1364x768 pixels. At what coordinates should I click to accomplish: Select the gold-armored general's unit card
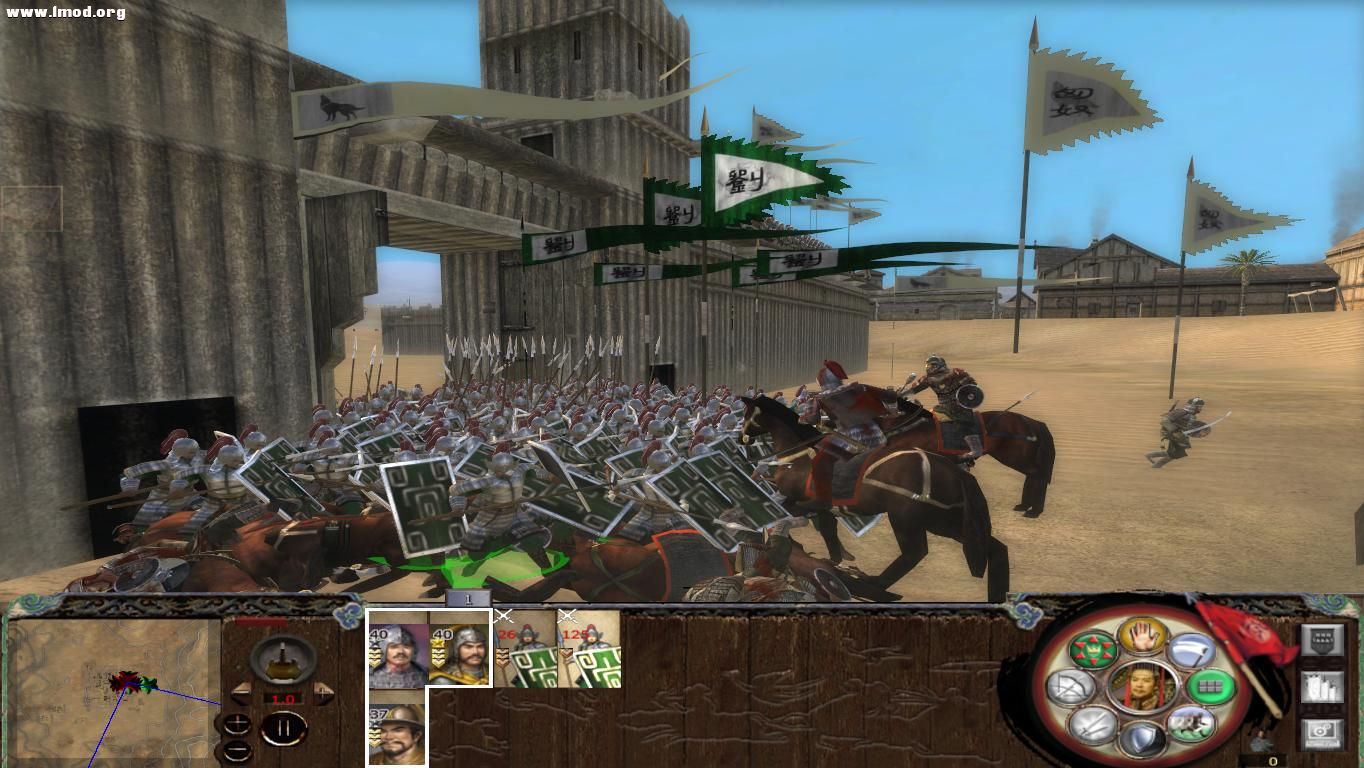tap(458, 654)
